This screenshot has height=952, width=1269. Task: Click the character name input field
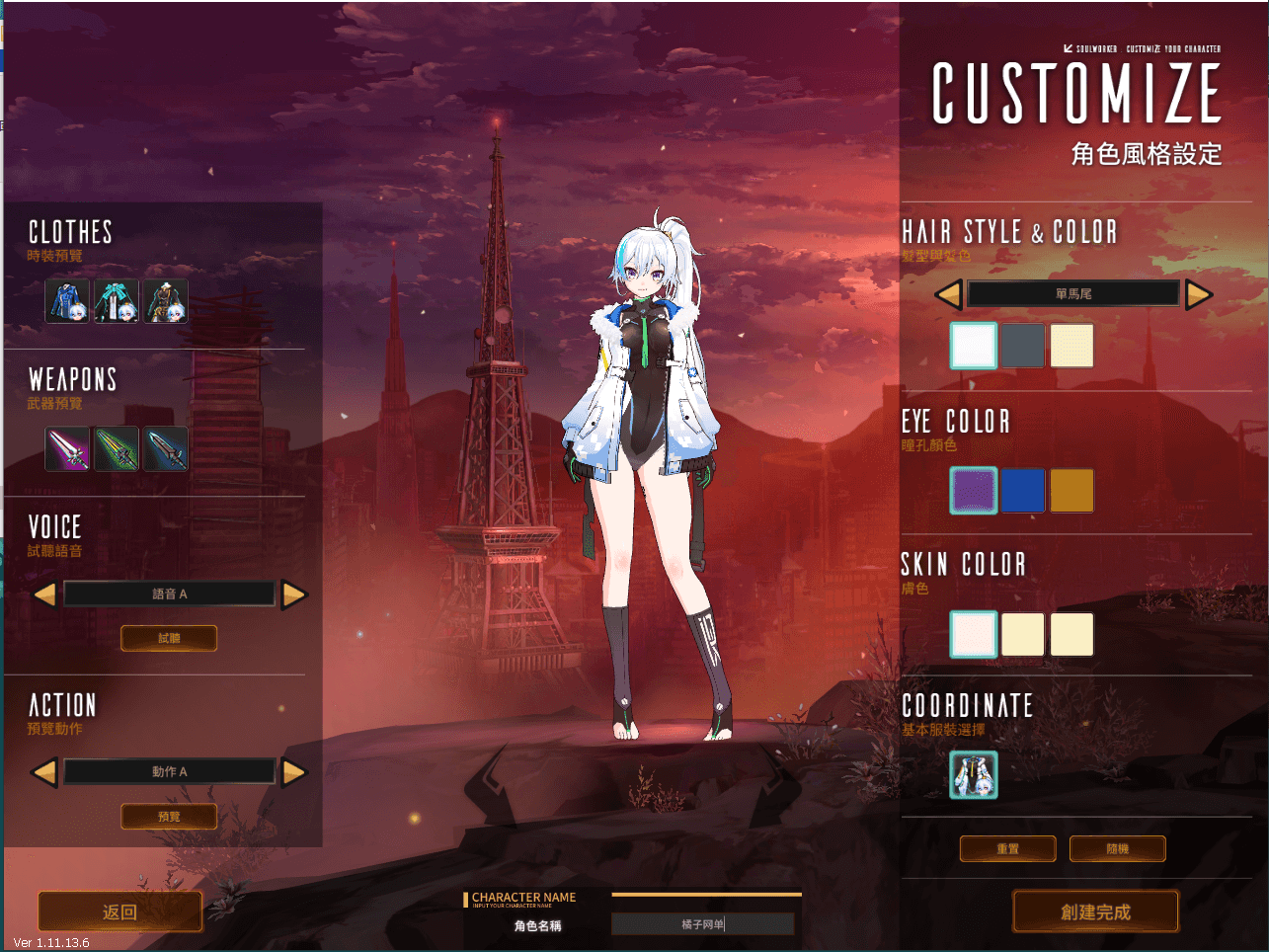704,923
